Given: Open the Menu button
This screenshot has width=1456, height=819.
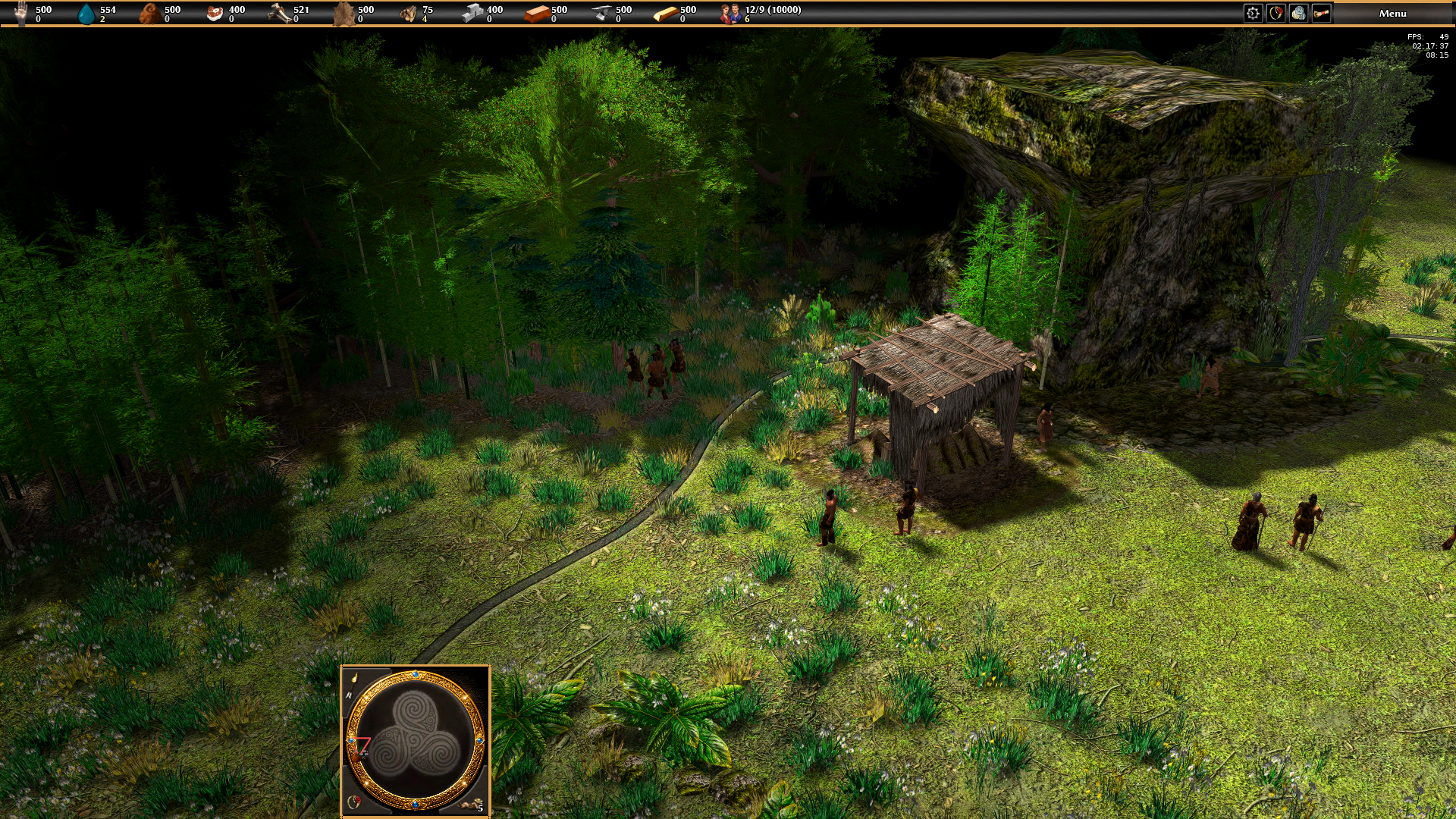Looking at the screenshot, I should coord(1392,13).
